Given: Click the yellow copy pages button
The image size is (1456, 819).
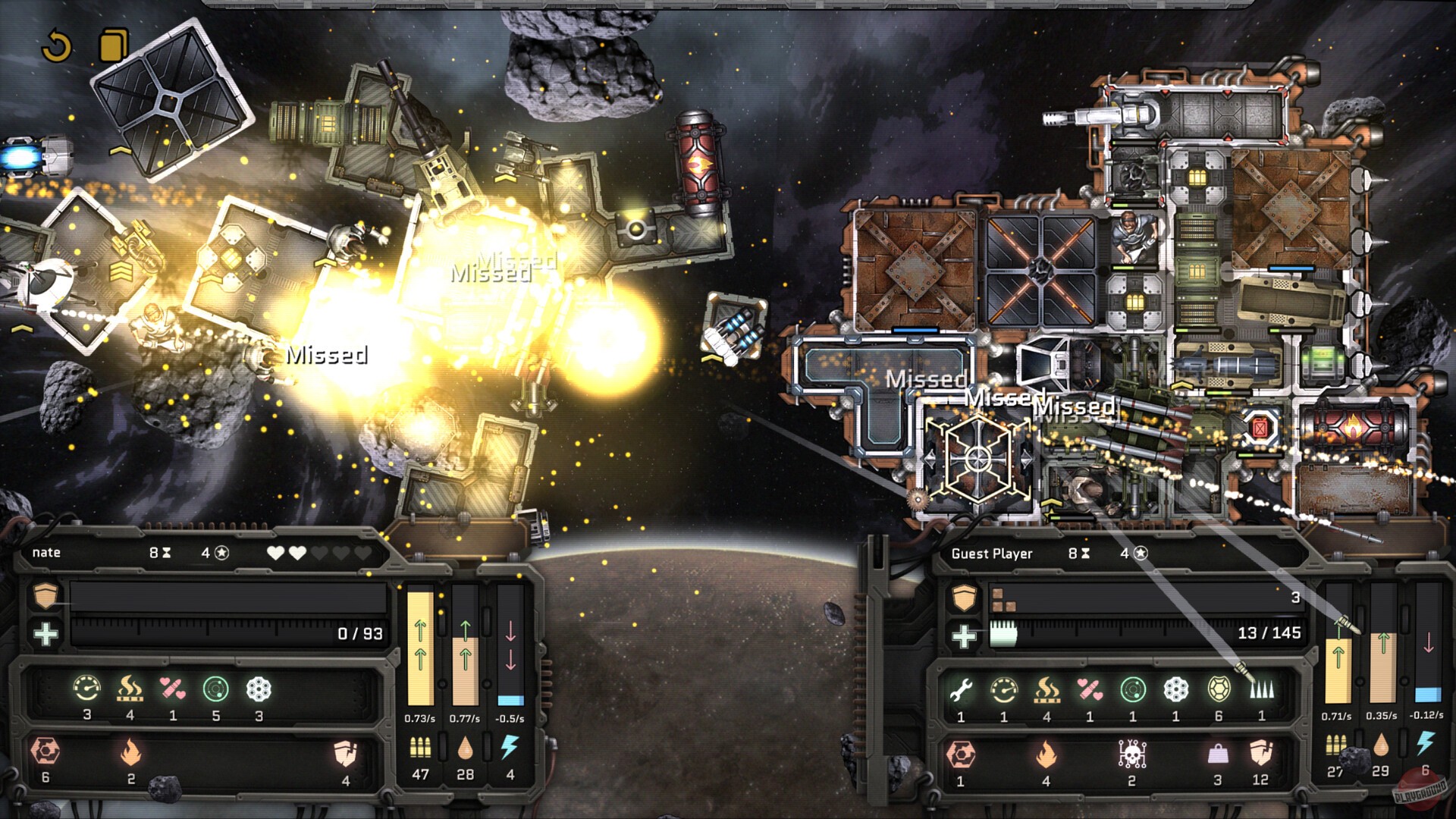Looking at the screenshot, I should point(113,45).
